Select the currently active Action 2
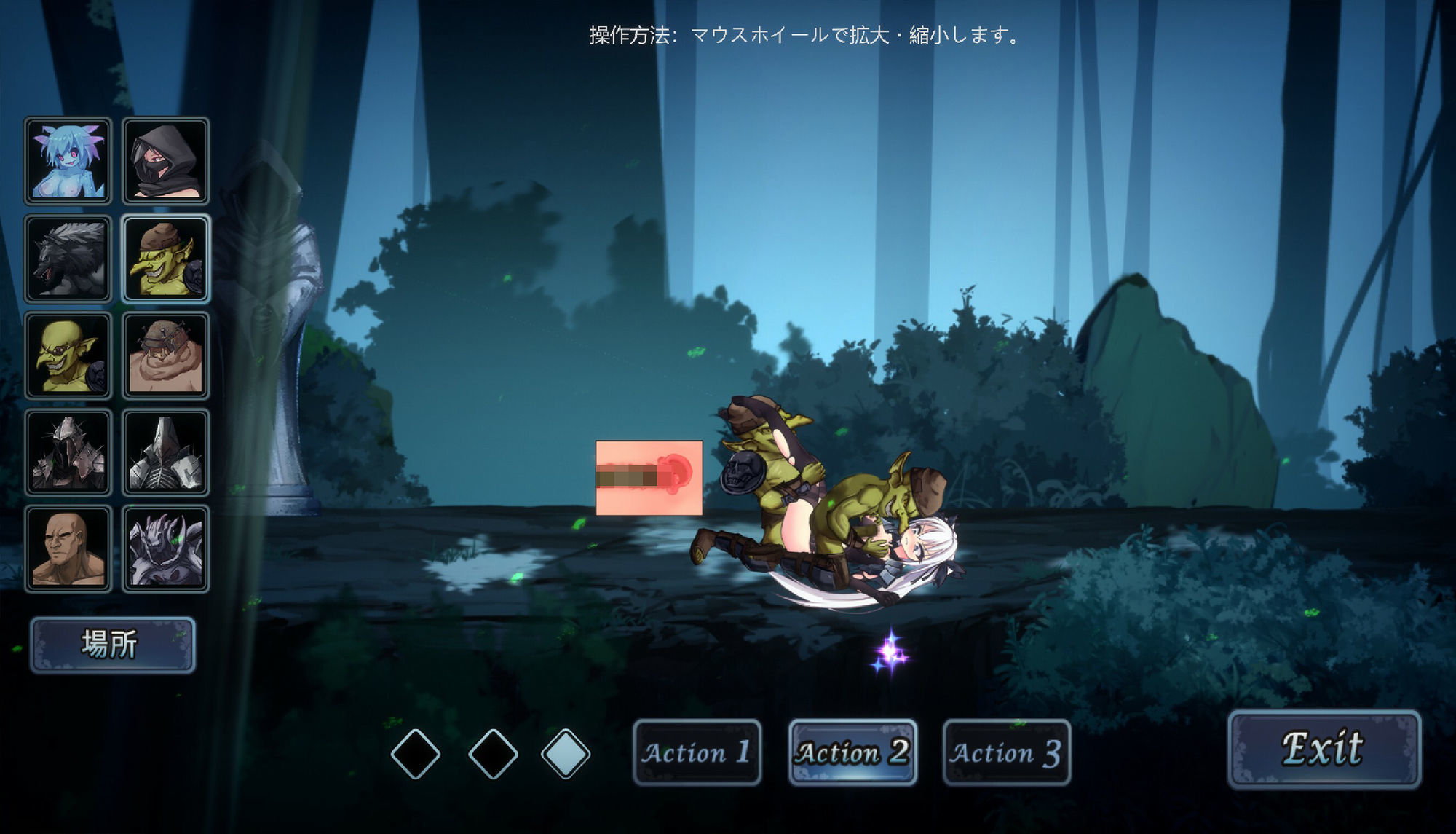 [852, 752]
